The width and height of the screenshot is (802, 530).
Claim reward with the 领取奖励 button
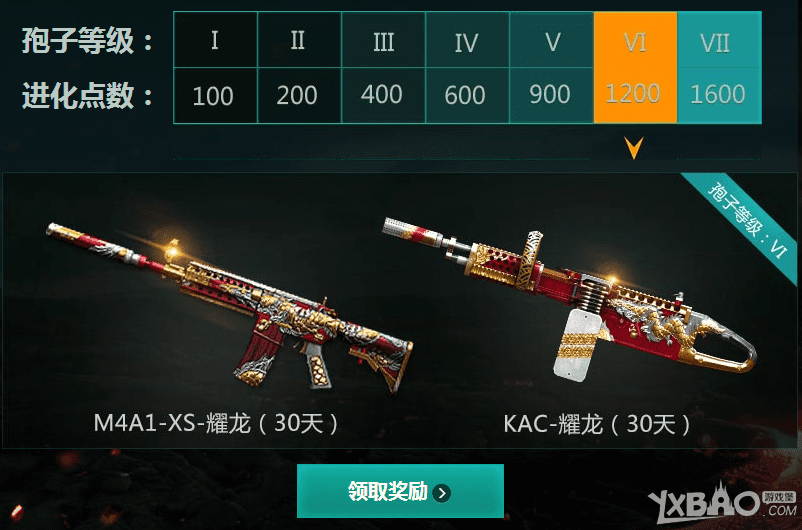[x=400, y=491]
